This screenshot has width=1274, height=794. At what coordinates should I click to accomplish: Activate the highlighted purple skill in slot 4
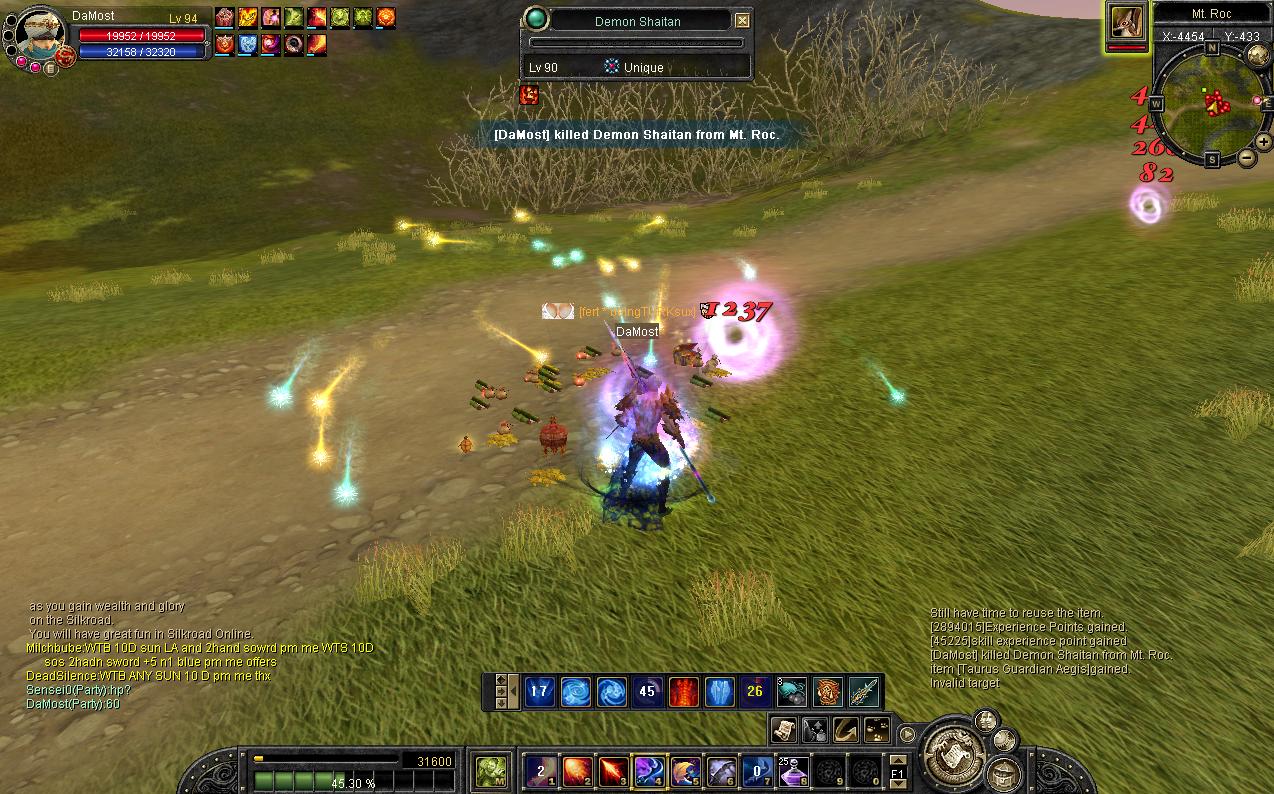(649, 771)
